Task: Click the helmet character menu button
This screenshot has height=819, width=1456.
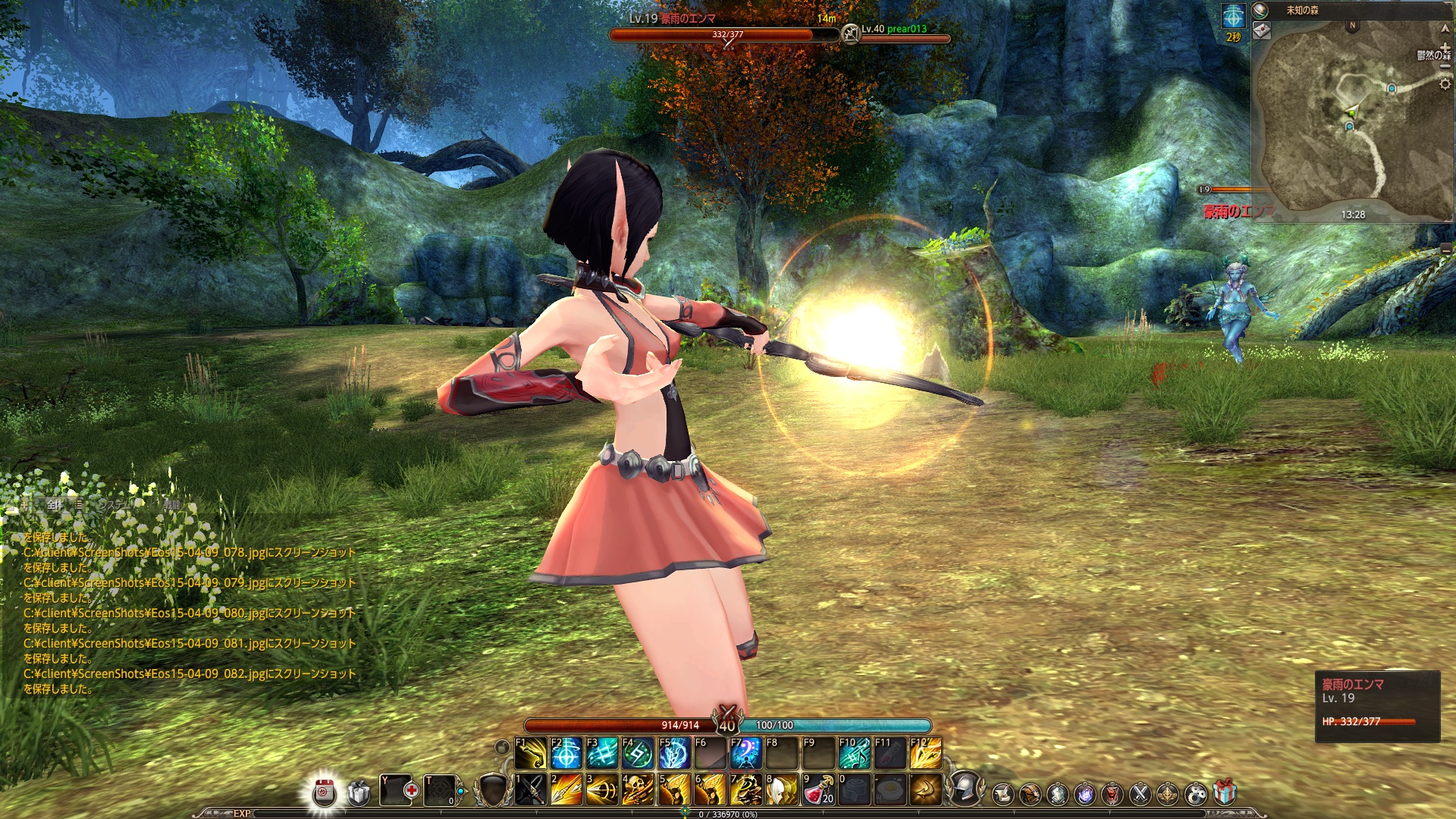Action: coord(964,789)
